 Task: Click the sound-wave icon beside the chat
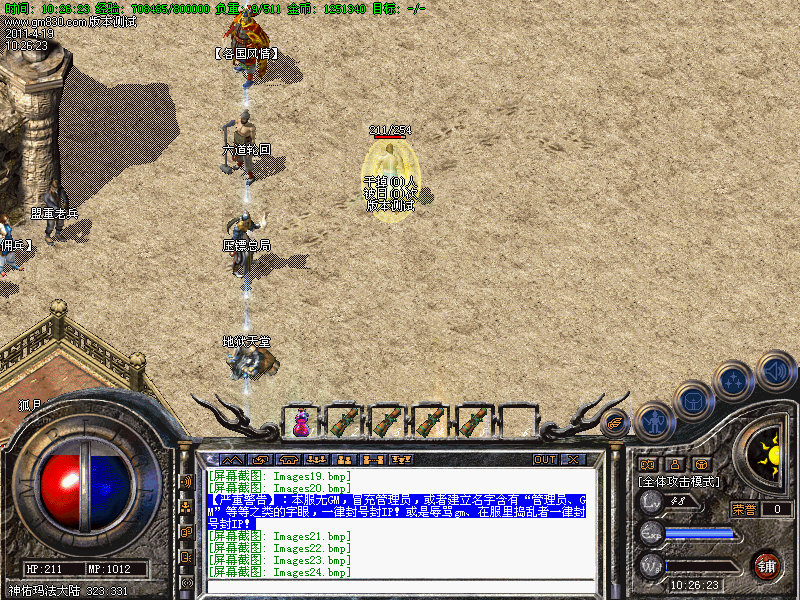pos(186,481)
